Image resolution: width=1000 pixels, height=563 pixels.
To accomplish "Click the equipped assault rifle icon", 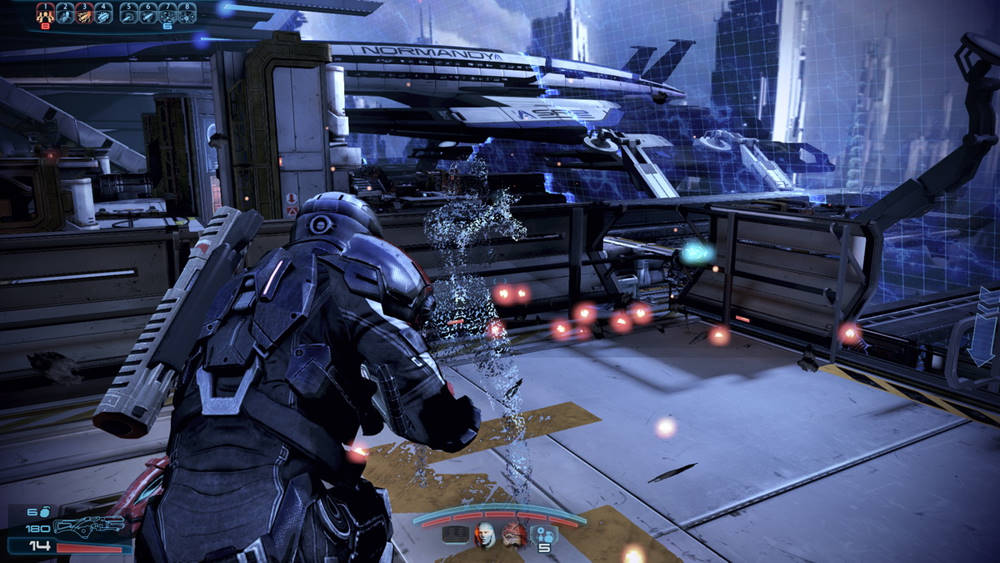I will click(x=89, y=526).
